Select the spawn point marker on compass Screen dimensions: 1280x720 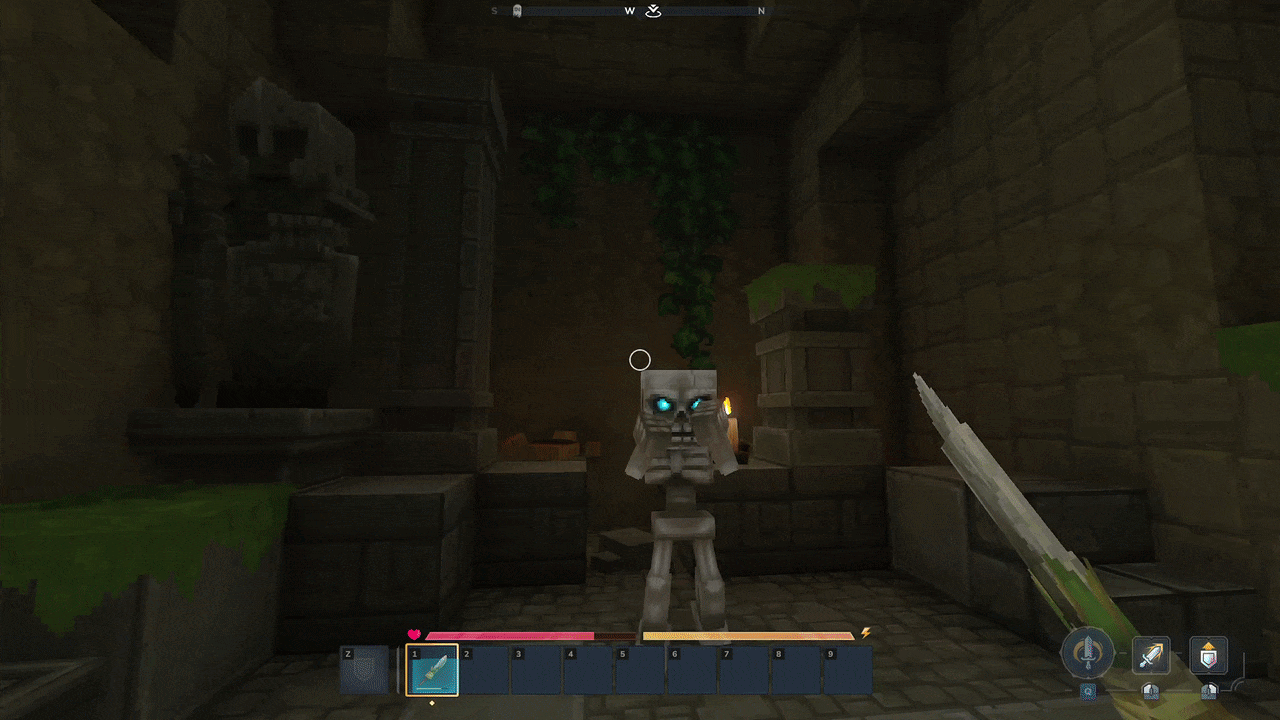tap(653, 11)
